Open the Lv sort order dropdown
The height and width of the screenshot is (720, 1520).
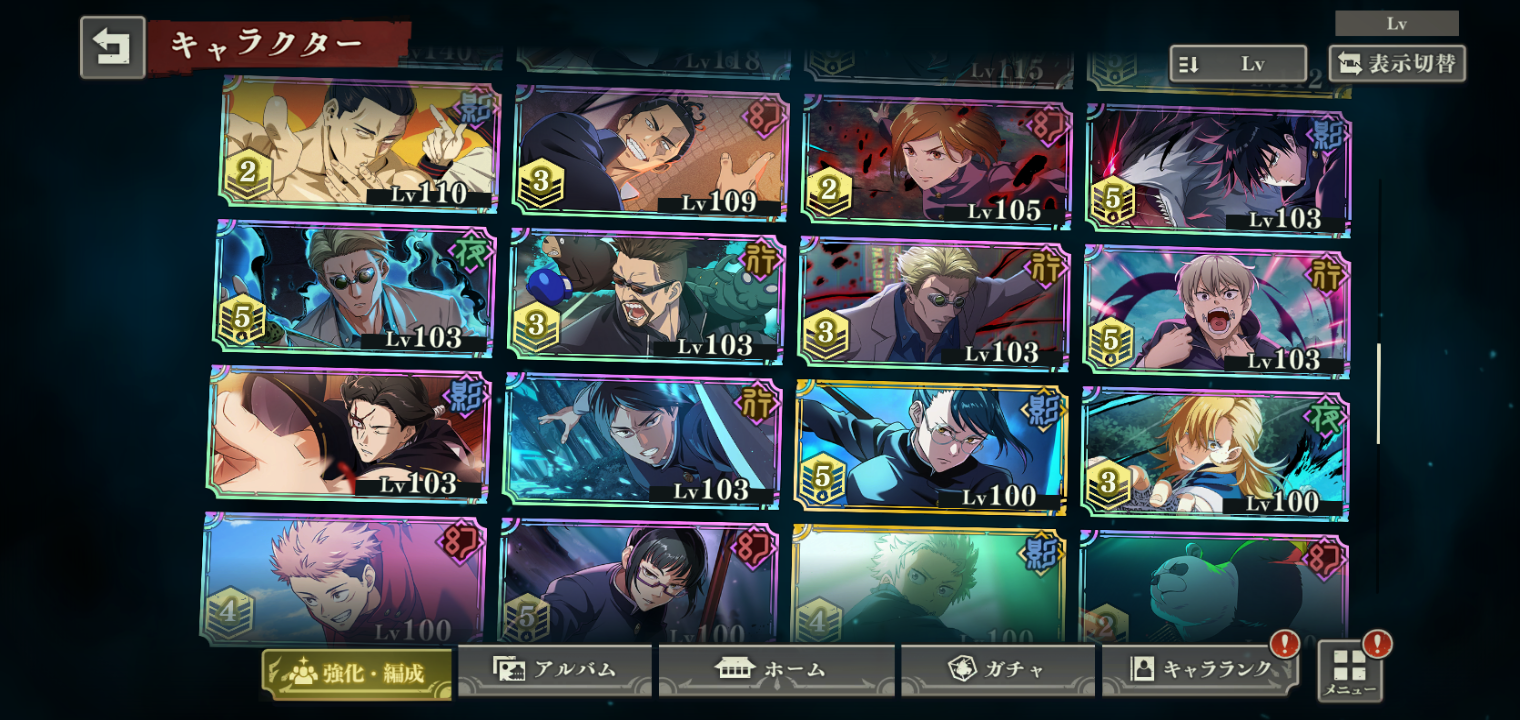[1238, 64]
